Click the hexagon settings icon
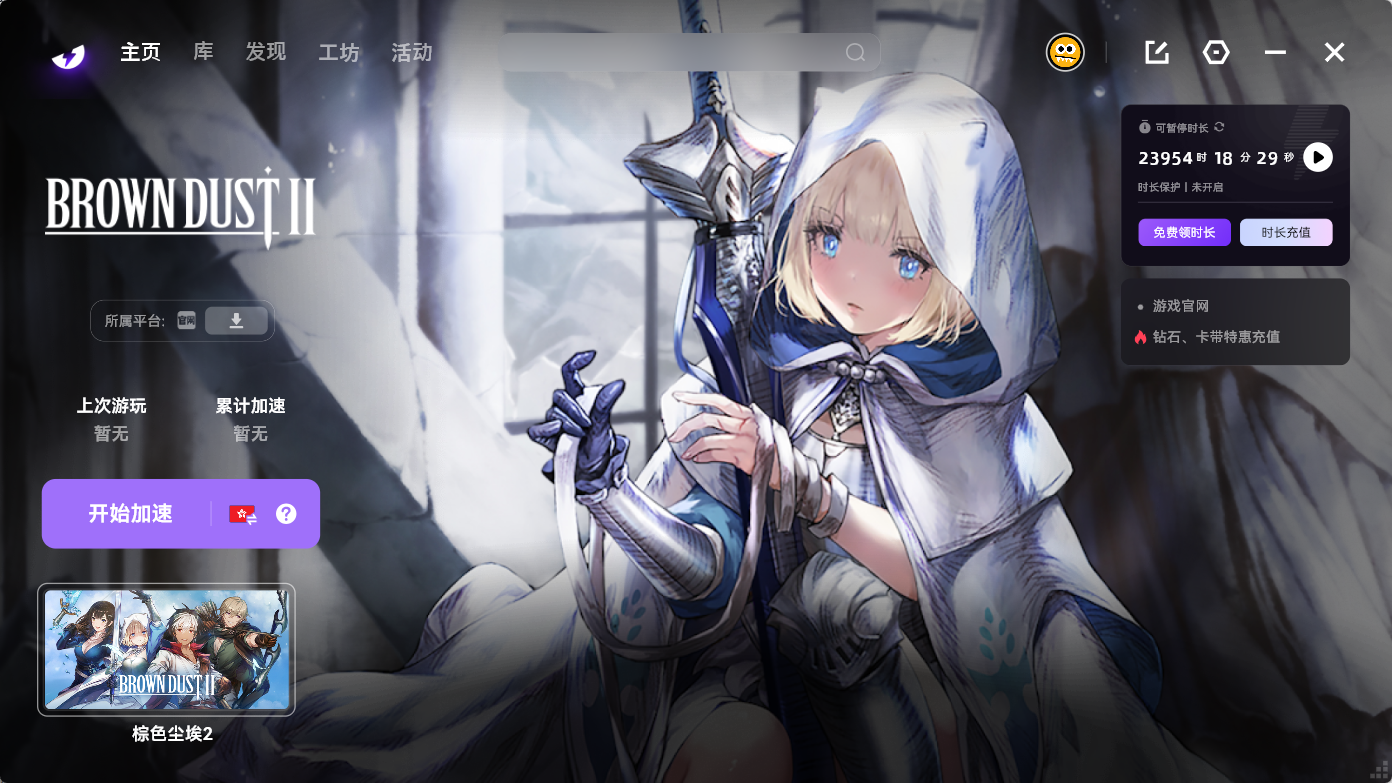Image resolution: width=1392 pixels, height=783 pixels. tap(1216, 52)
